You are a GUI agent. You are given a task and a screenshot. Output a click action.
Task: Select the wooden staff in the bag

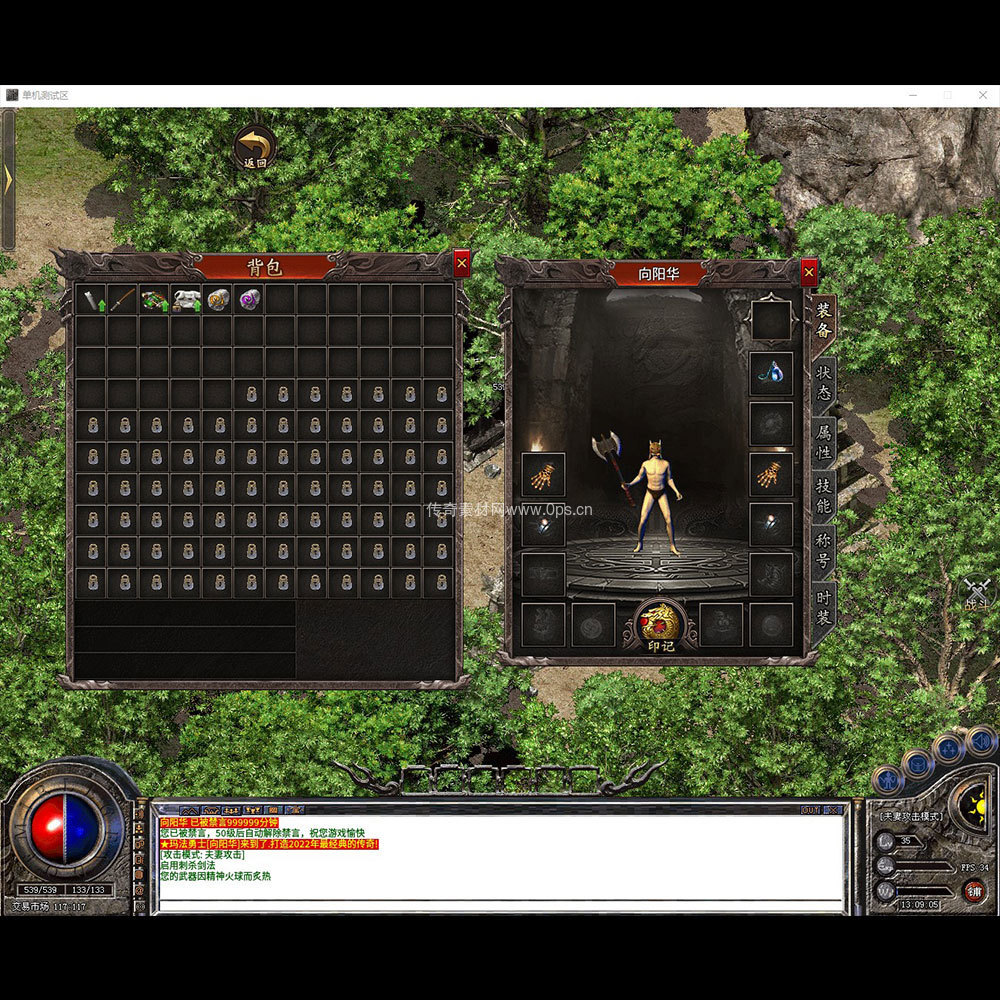pos(122,299)
